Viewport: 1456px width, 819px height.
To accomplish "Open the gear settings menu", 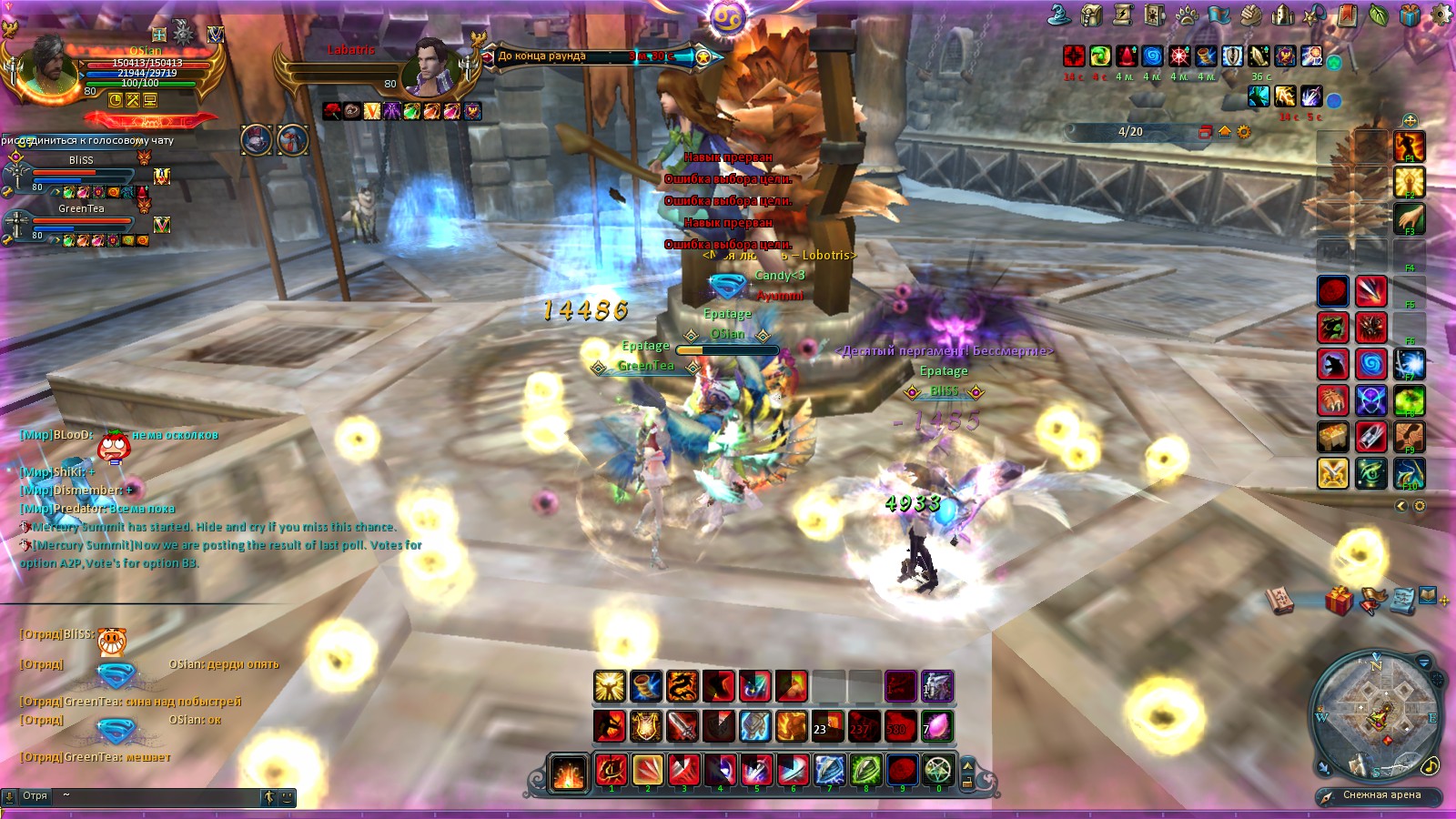I will pyautogui.click(x=1441, y=15).
